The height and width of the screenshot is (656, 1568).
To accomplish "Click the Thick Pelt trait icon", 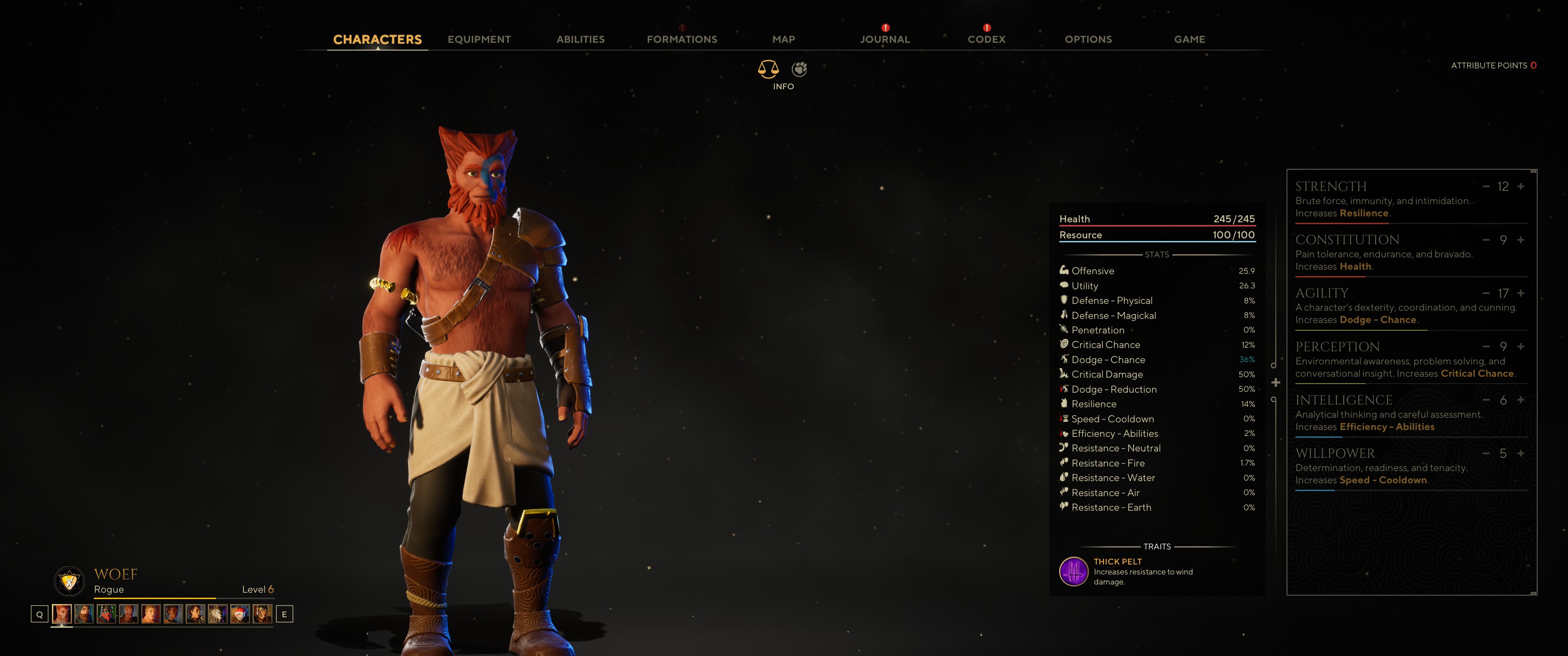I will click(1074, 571).
